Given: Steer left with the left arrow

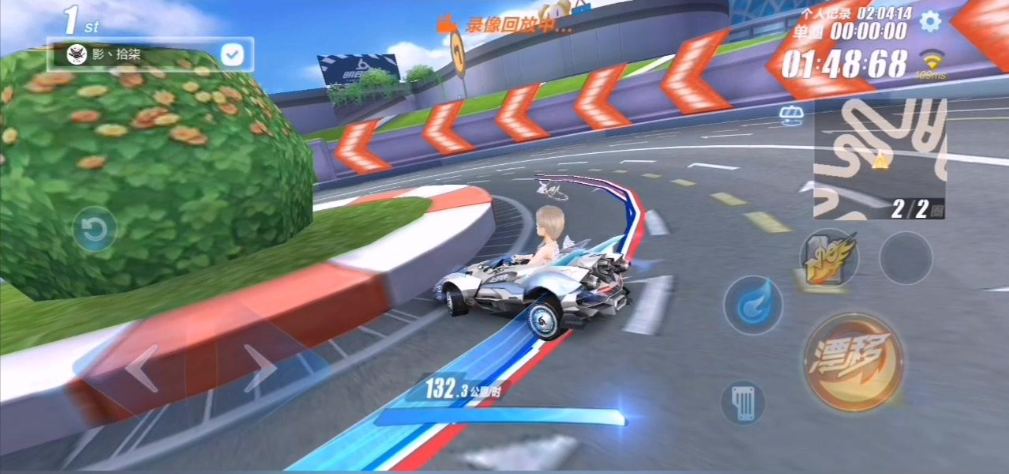Looking at the screenshot, I should click(x=142, y=368).
